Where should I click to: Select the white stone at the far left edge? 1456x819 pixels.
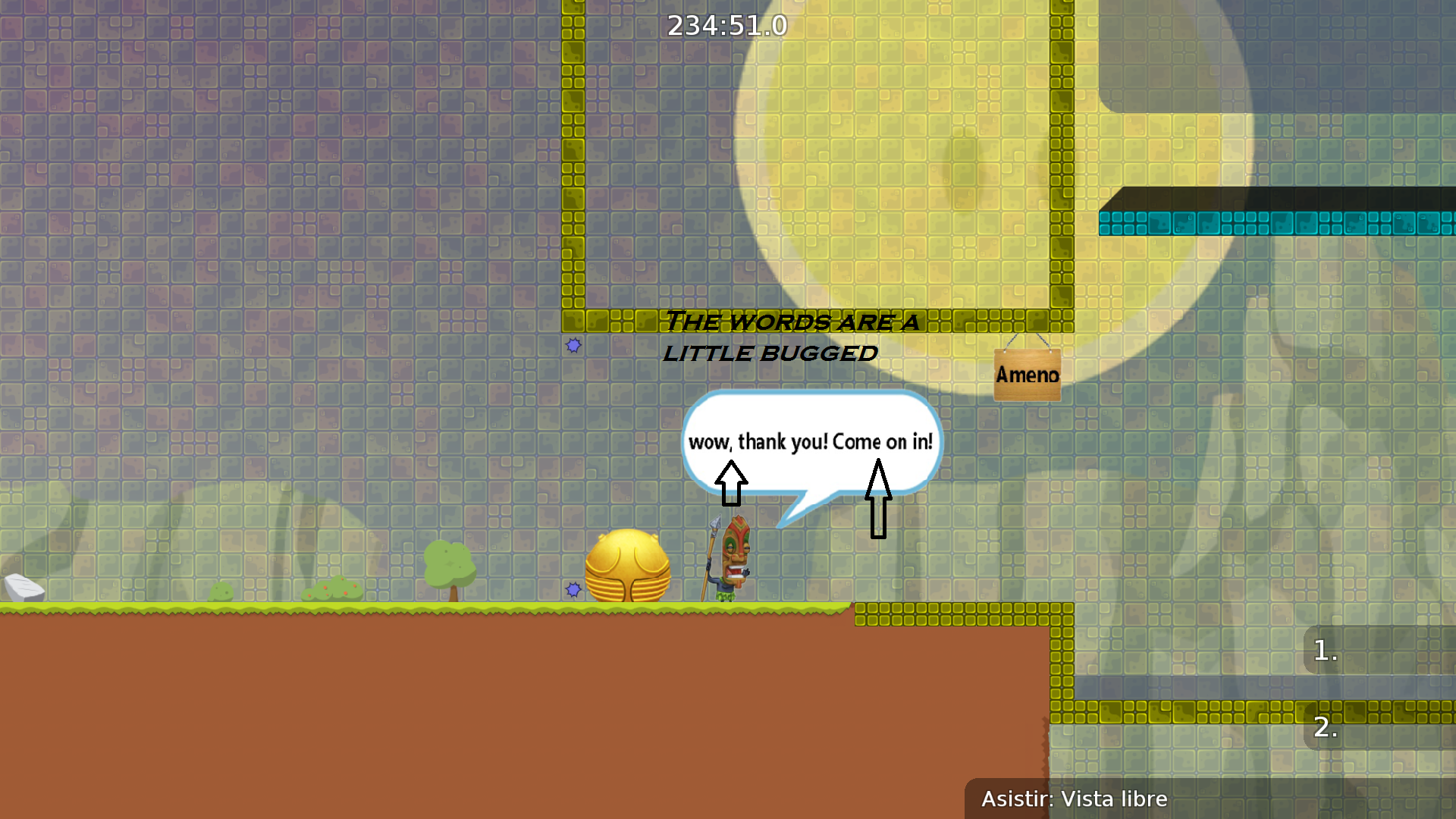click(x=23, y=588)
